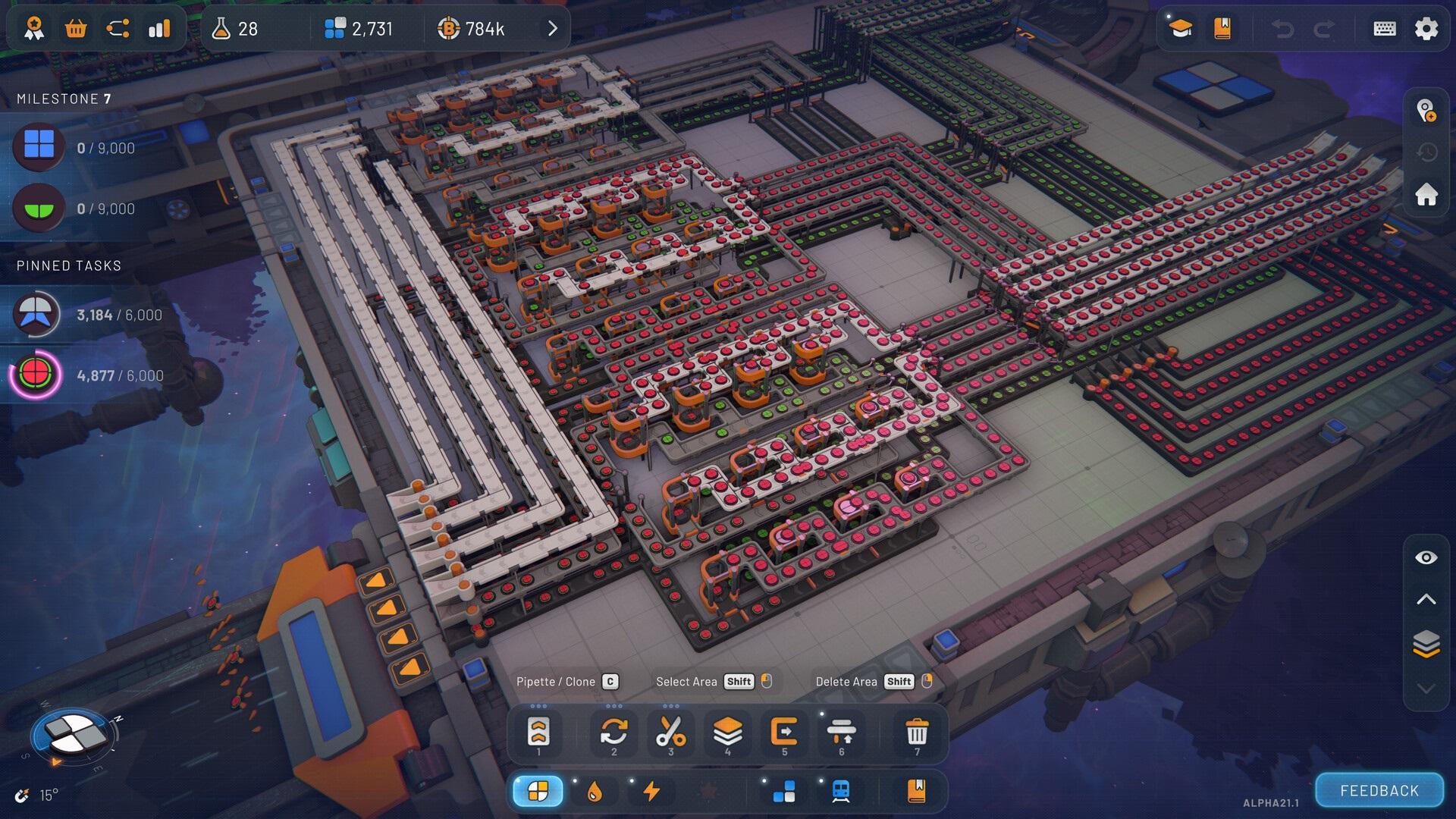Open the settings gear menu
Screen dimensions: 1456x819
[x=1426, y=29]
